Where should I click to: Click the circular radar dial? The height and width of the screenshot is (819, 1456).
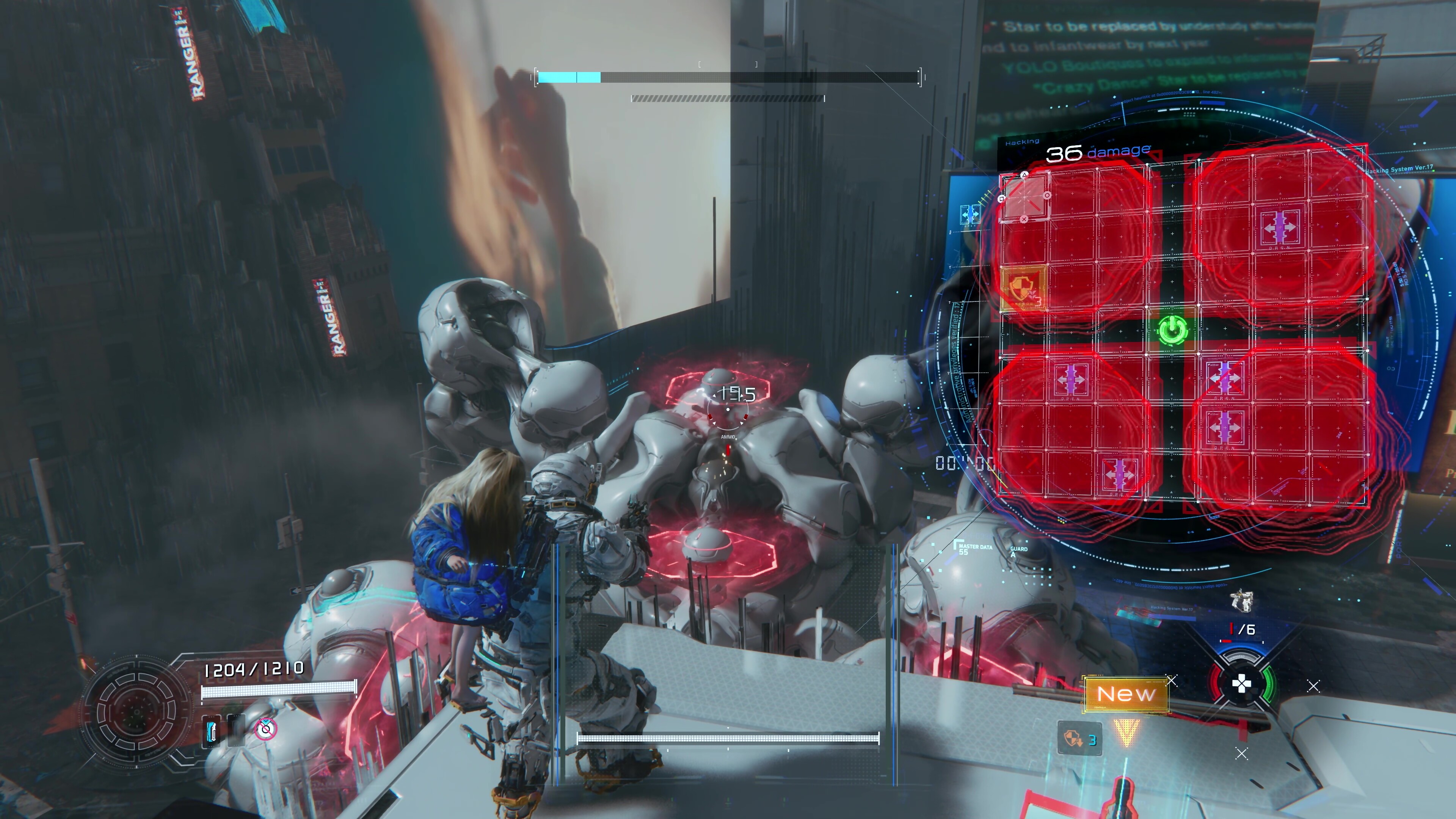pyautogui.click(x=136, y=712)
